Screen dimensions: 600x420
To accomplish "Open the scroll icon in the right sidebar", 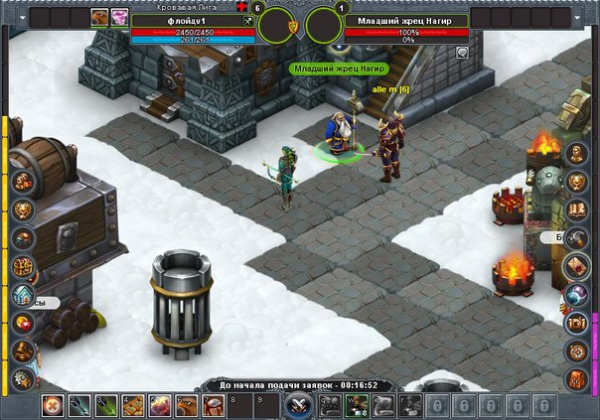I will (577, 266).
